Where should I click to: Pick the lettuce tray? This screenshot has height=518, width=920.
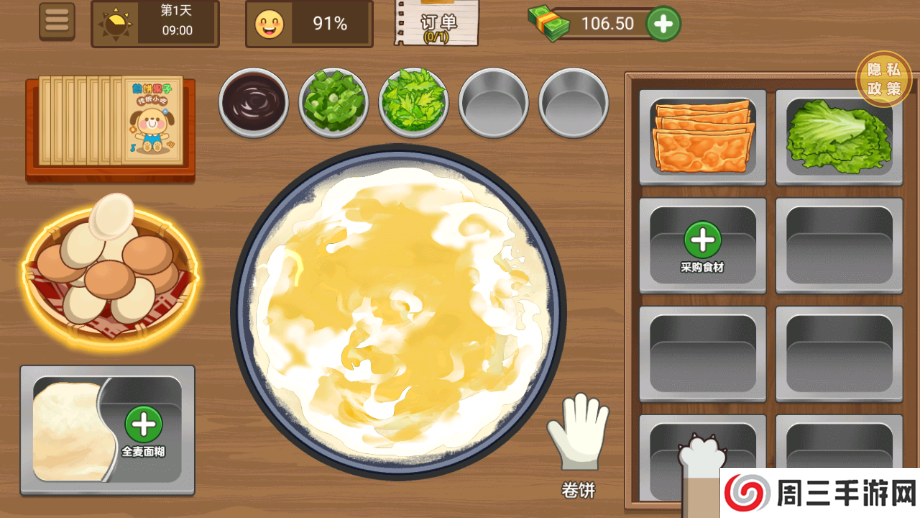[837, 136]
